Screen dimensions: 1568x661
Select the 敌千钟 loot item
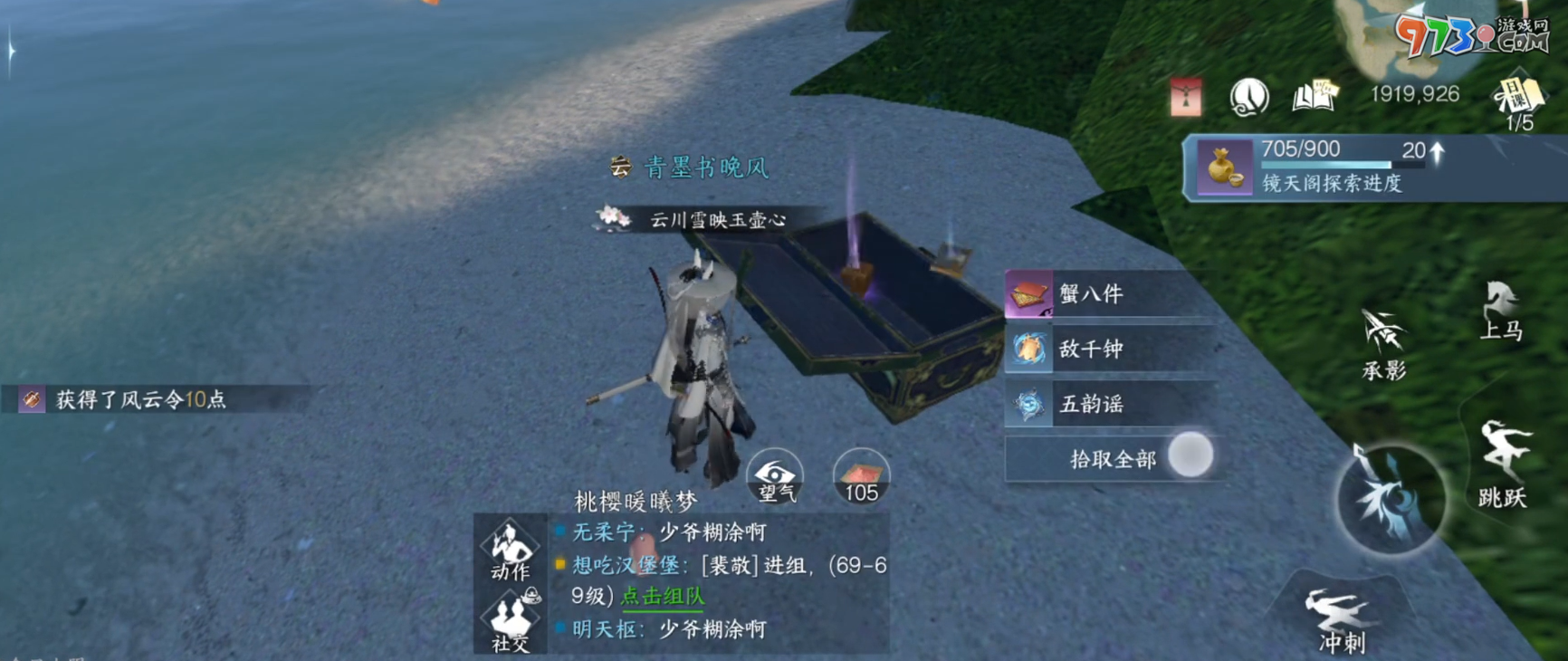[x=1091, y=350]
